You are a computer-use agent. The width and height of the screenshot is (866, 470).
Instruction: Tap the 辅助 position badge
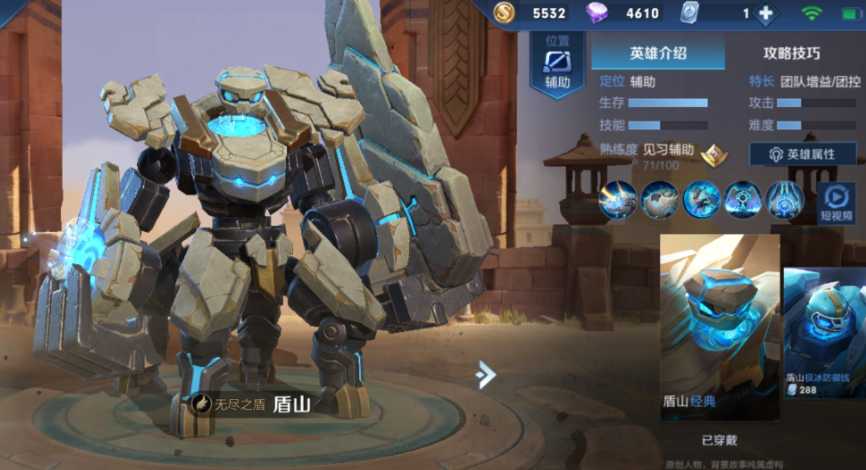[557, 66]
